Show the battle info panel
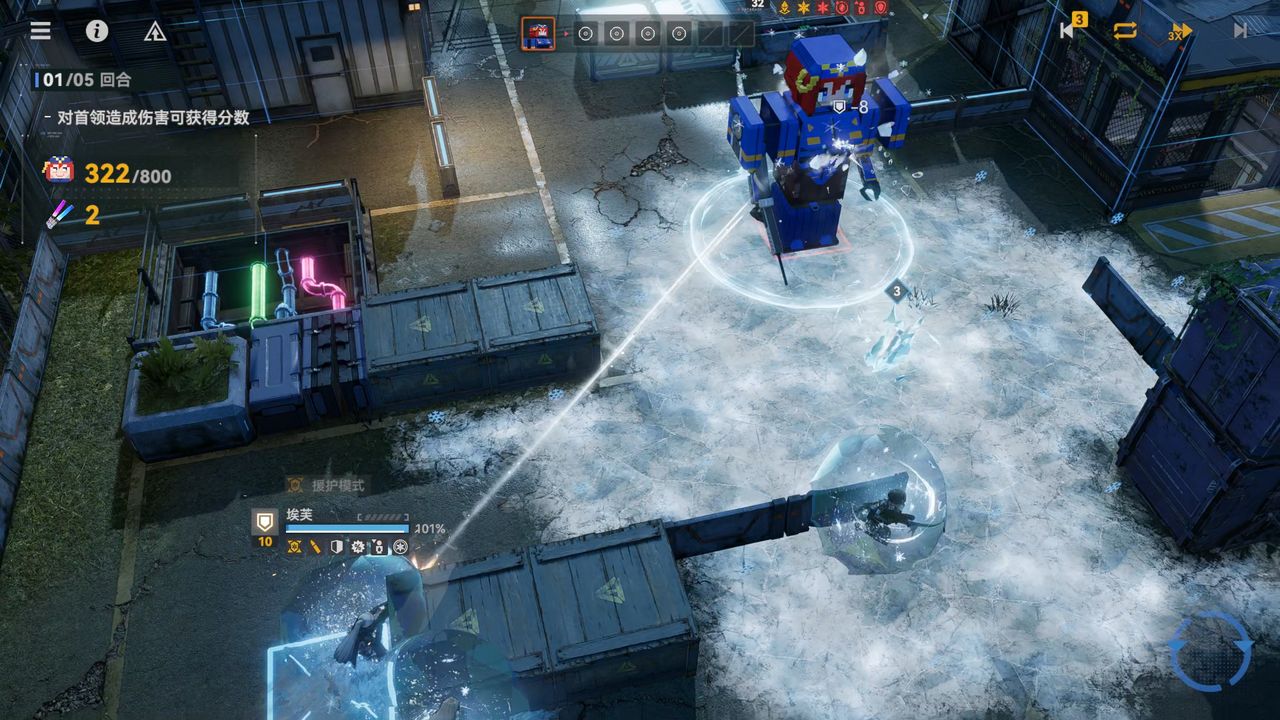 coord(97,30)
